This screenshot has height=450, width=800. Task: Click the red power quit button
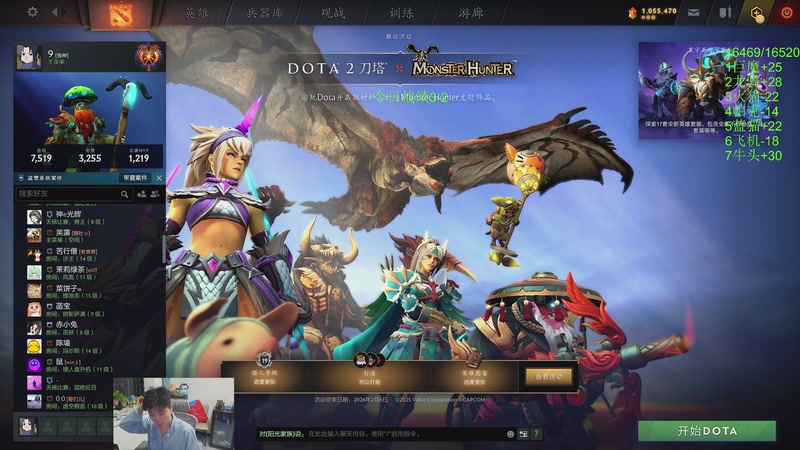[785, 13]
